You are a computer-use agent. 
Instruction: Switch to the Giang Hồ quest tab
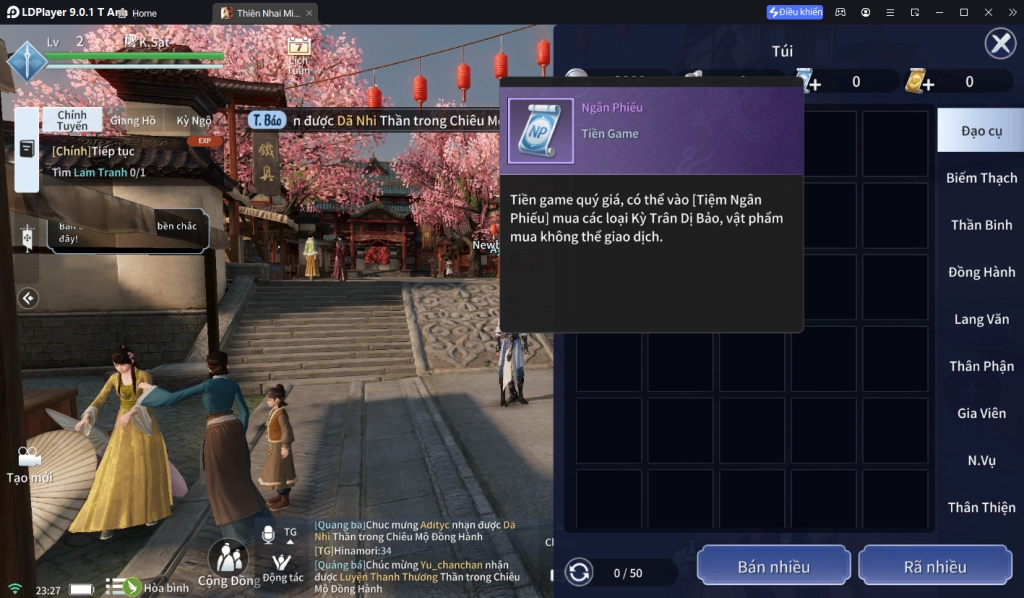pos(133,121)
